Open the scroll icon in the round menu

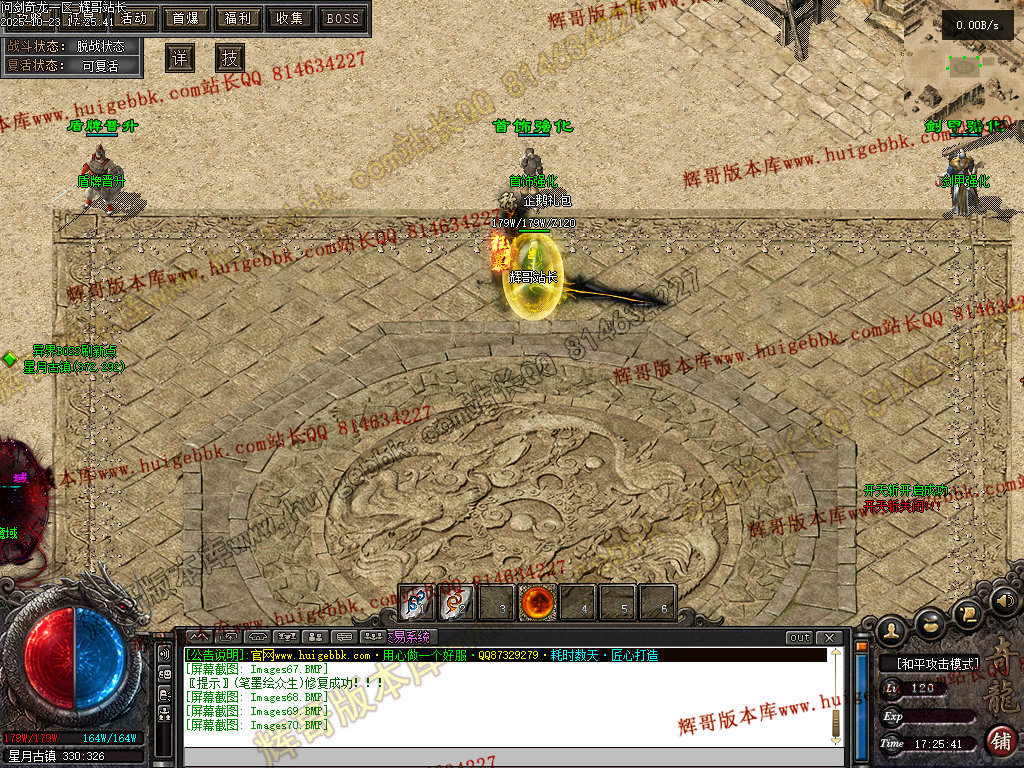pos(967,612)
